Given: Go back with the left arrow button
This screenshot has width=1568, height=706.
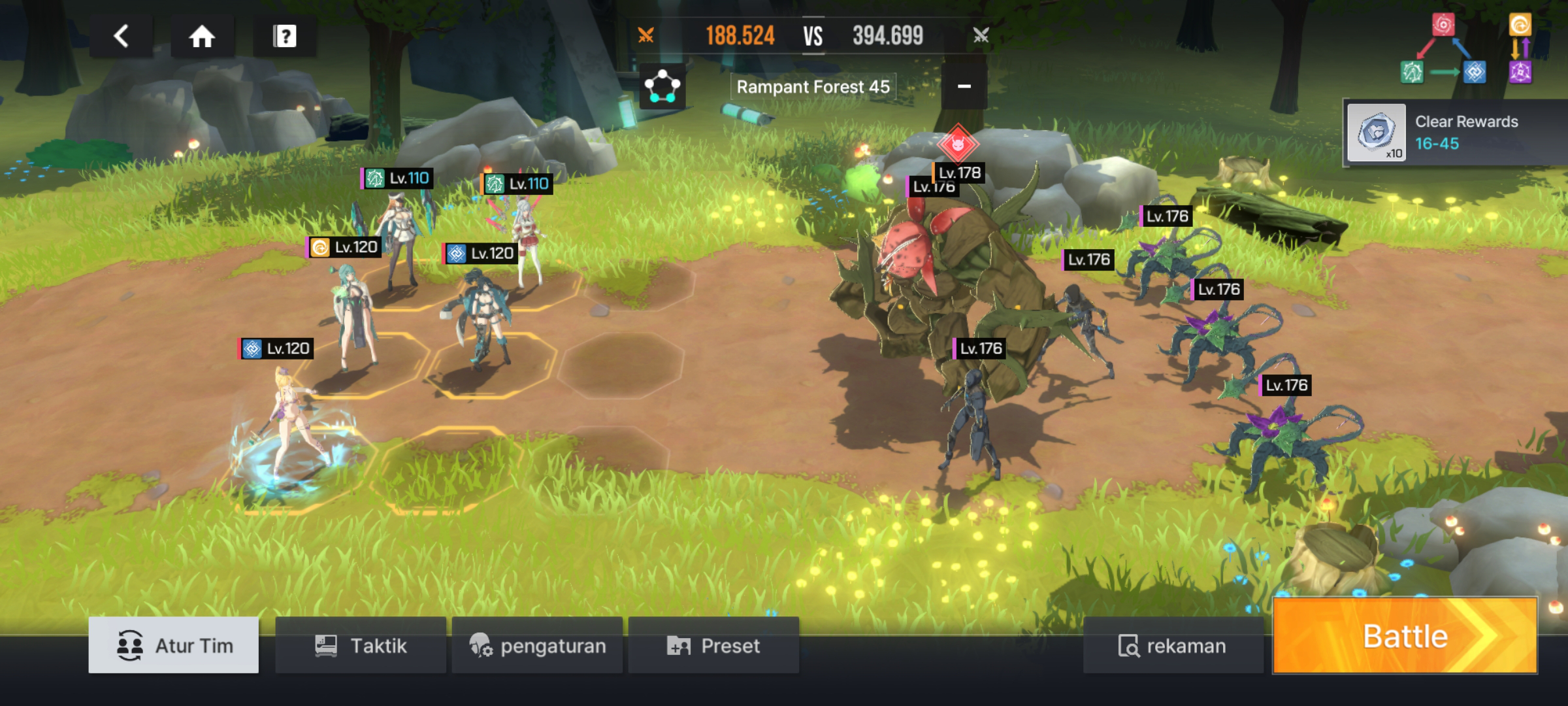Looking at the screenshot, I should coord(122,37).
